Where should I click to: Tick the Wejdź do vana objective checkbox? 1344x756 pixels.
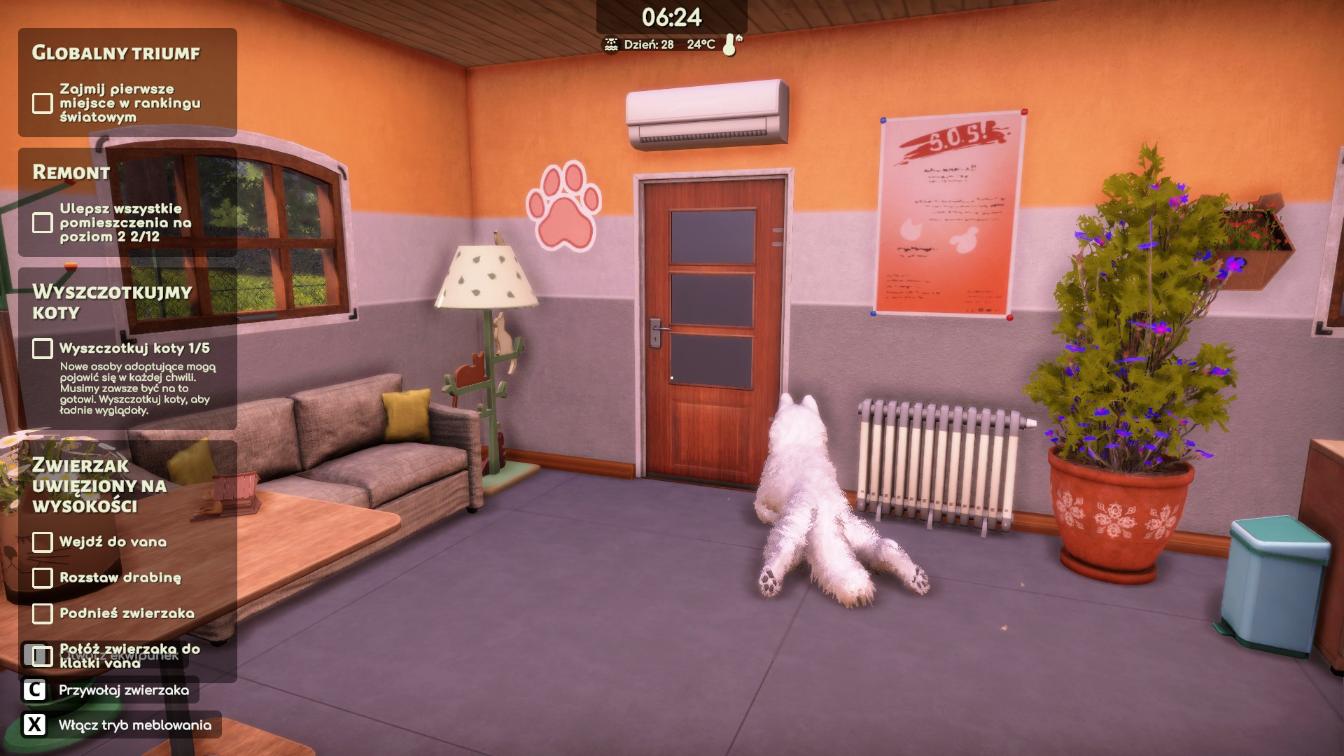[42, 542]
